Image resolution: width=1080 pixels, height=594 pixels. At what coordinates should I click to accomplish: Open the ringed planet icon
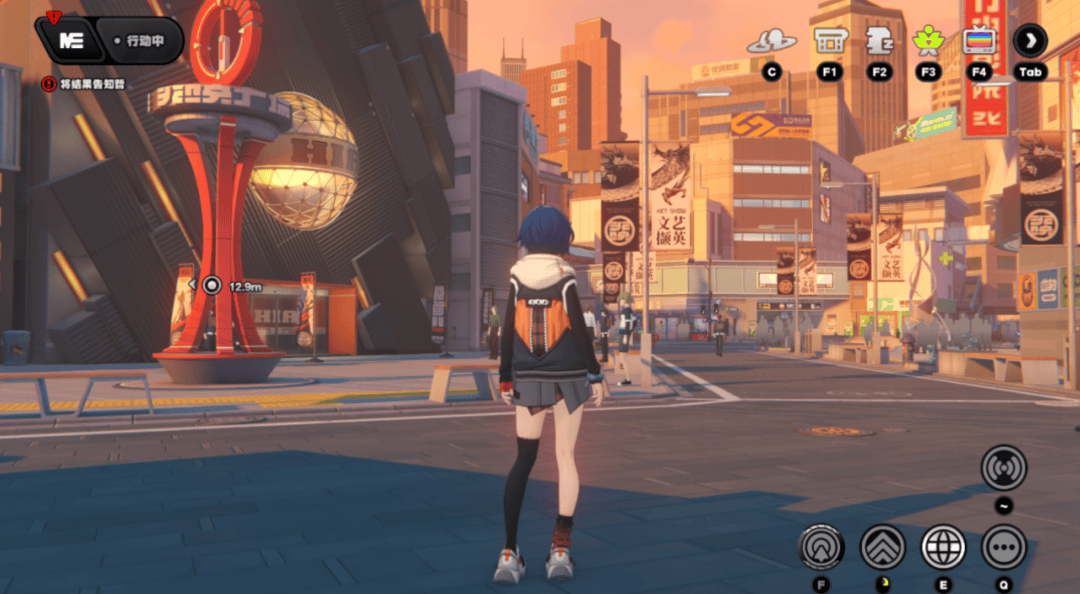coord(771,42)
